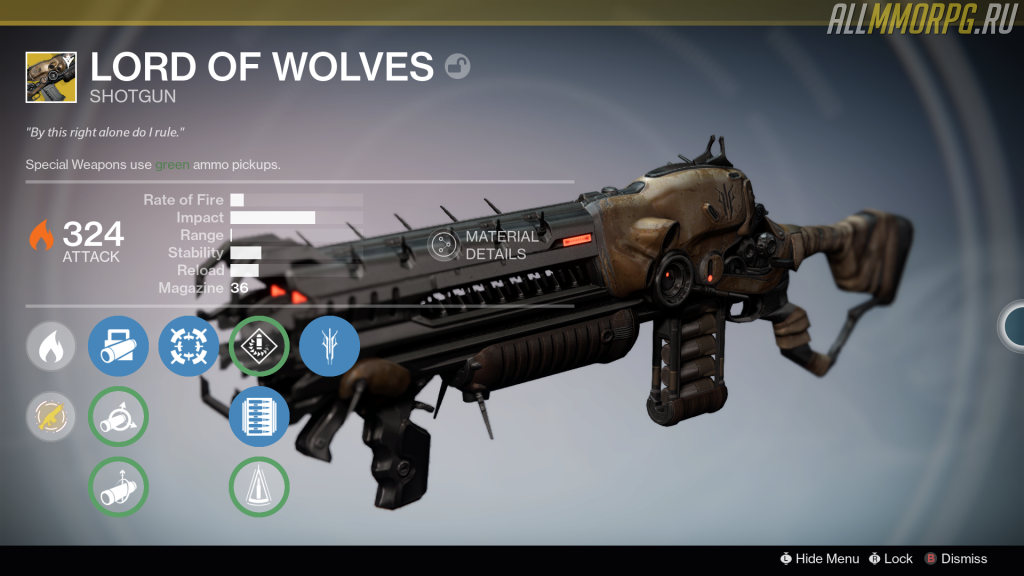Screen dimensions: 1024x576
Task: Select the diamond bullet perk node
Action: pyautogui.click(x=259, y=346)
